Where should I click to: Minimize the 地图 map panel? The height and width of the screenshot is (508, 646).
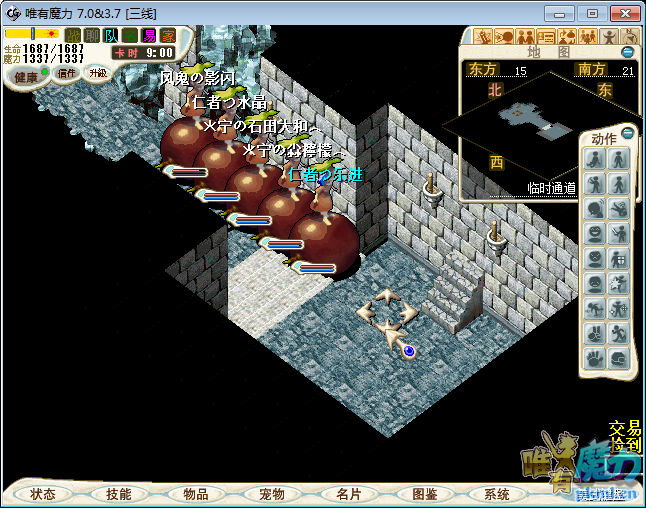click(x=627, y=52)
